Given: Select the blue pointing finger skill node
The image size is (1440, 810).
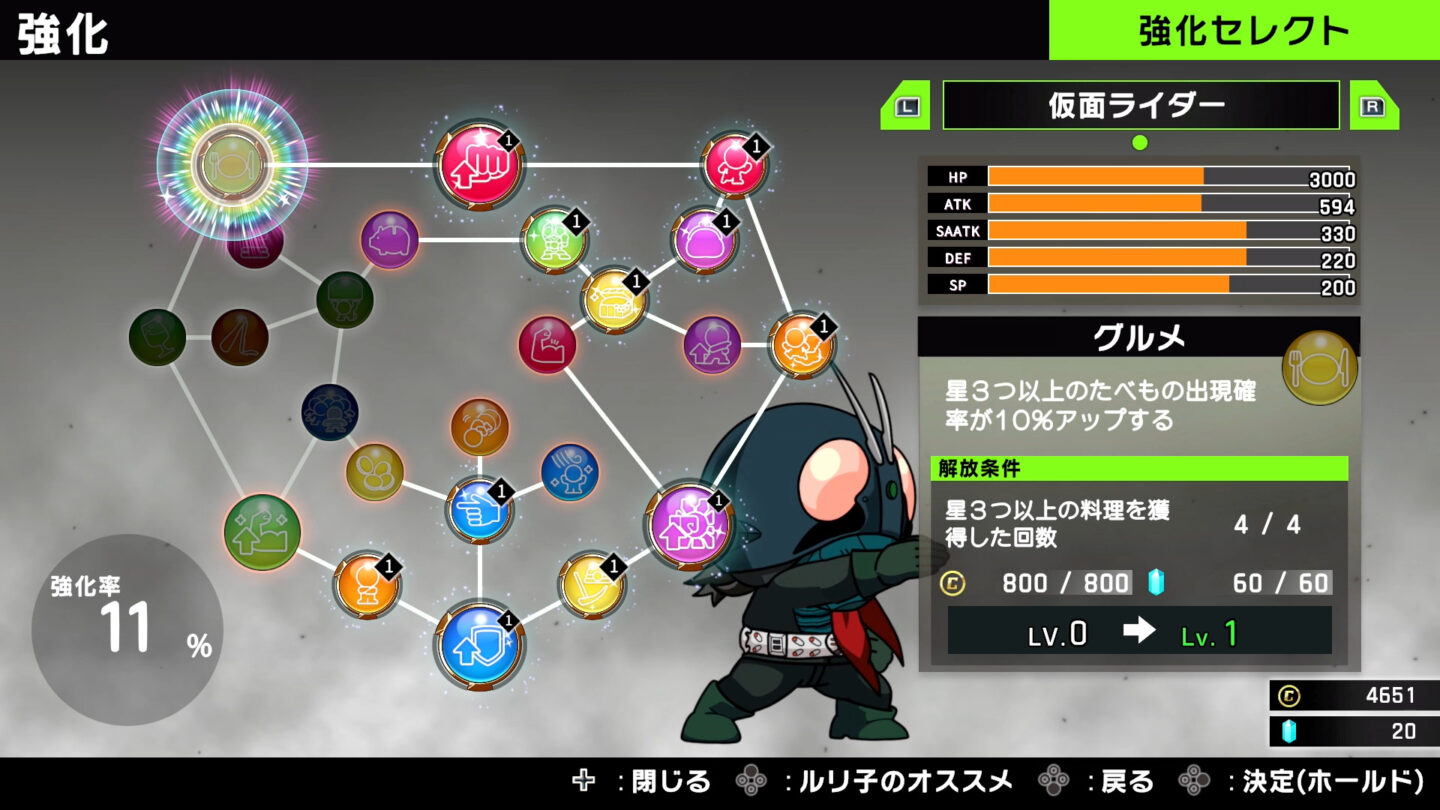Looking at the screenshot, I should [x=478, y=510].
